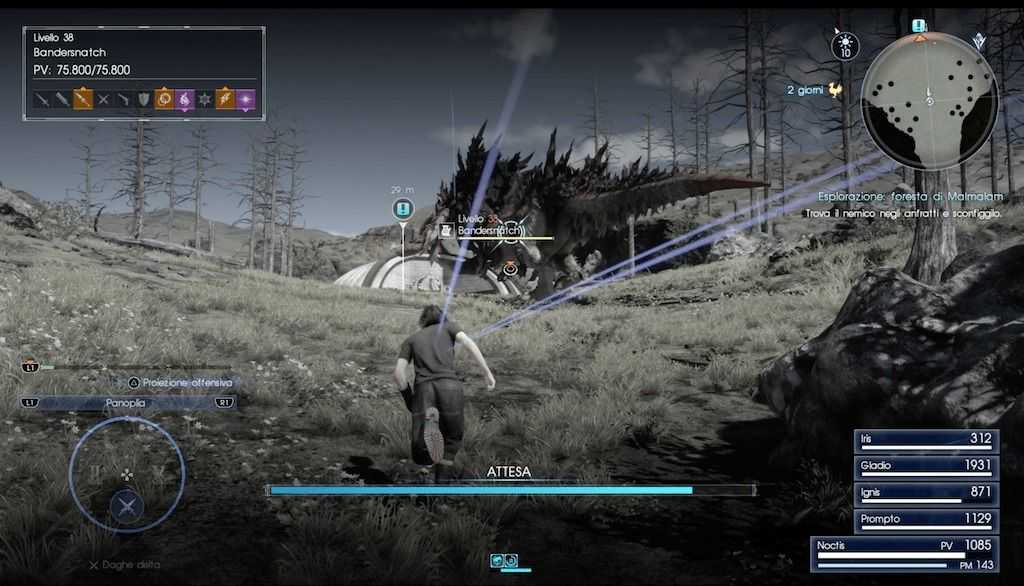Choose the purple flame resistance icon
Image resolution: width=1024 pixels, height=586 pixels.
click(184, 99)
